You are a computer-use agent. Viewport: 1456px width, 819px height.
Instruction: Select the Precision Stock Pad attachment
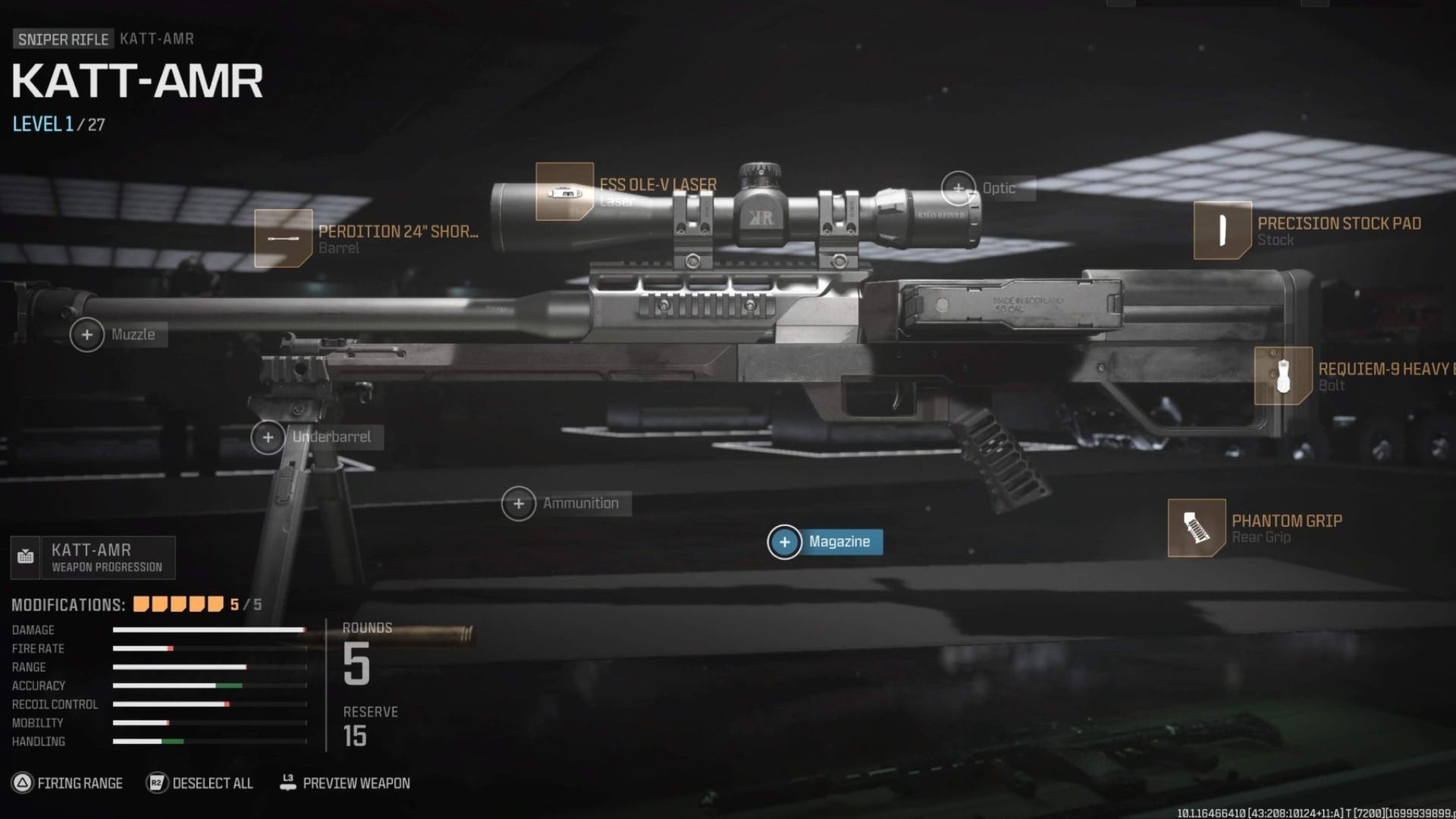coord(1222,231)
